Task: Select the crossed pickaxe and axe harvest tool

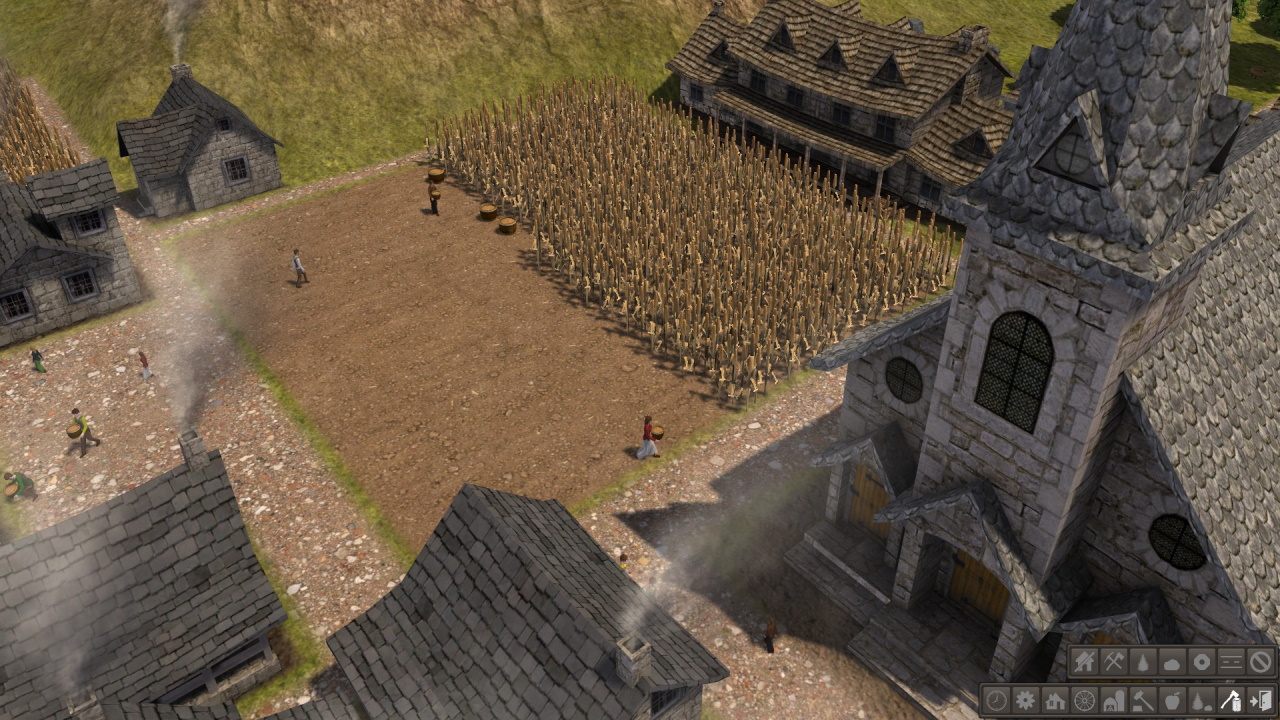Action: pyautogui.click(x=1113, y=661)
